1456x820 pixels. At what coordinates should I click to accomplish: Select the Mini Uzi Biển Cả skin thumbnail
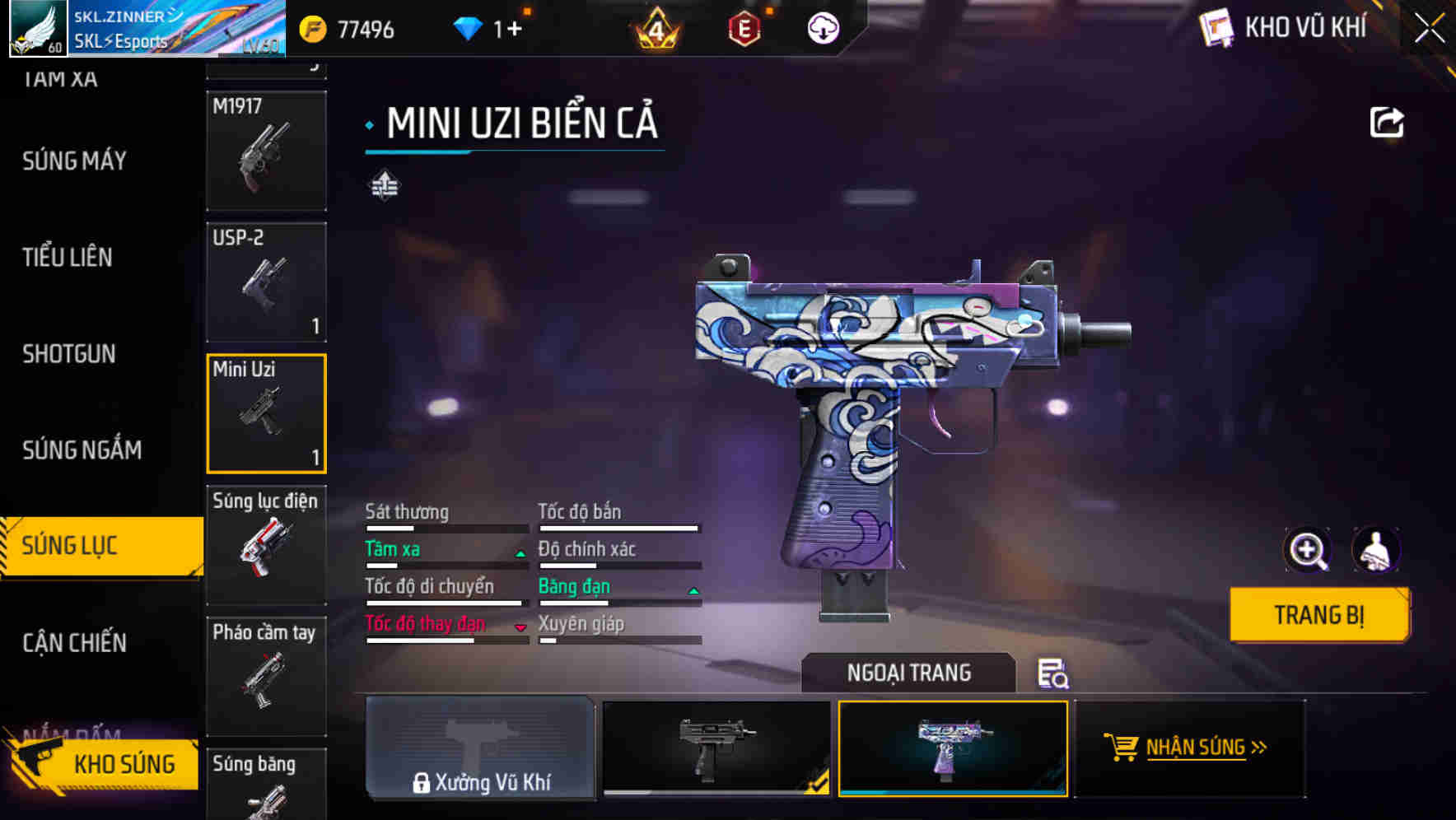[953, 748]
